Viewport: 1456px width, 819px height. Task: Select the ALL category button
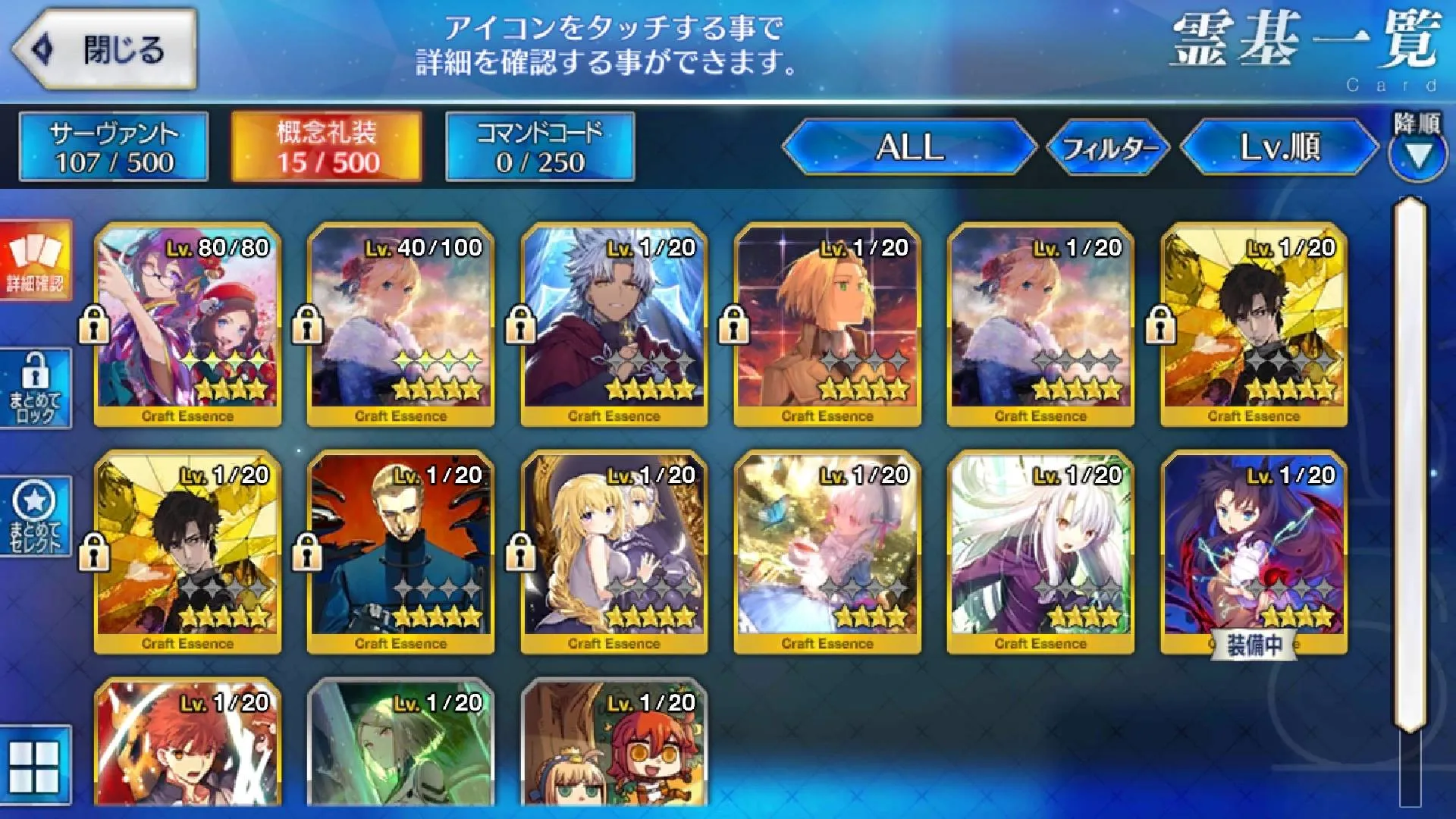[x=909, y=147]
